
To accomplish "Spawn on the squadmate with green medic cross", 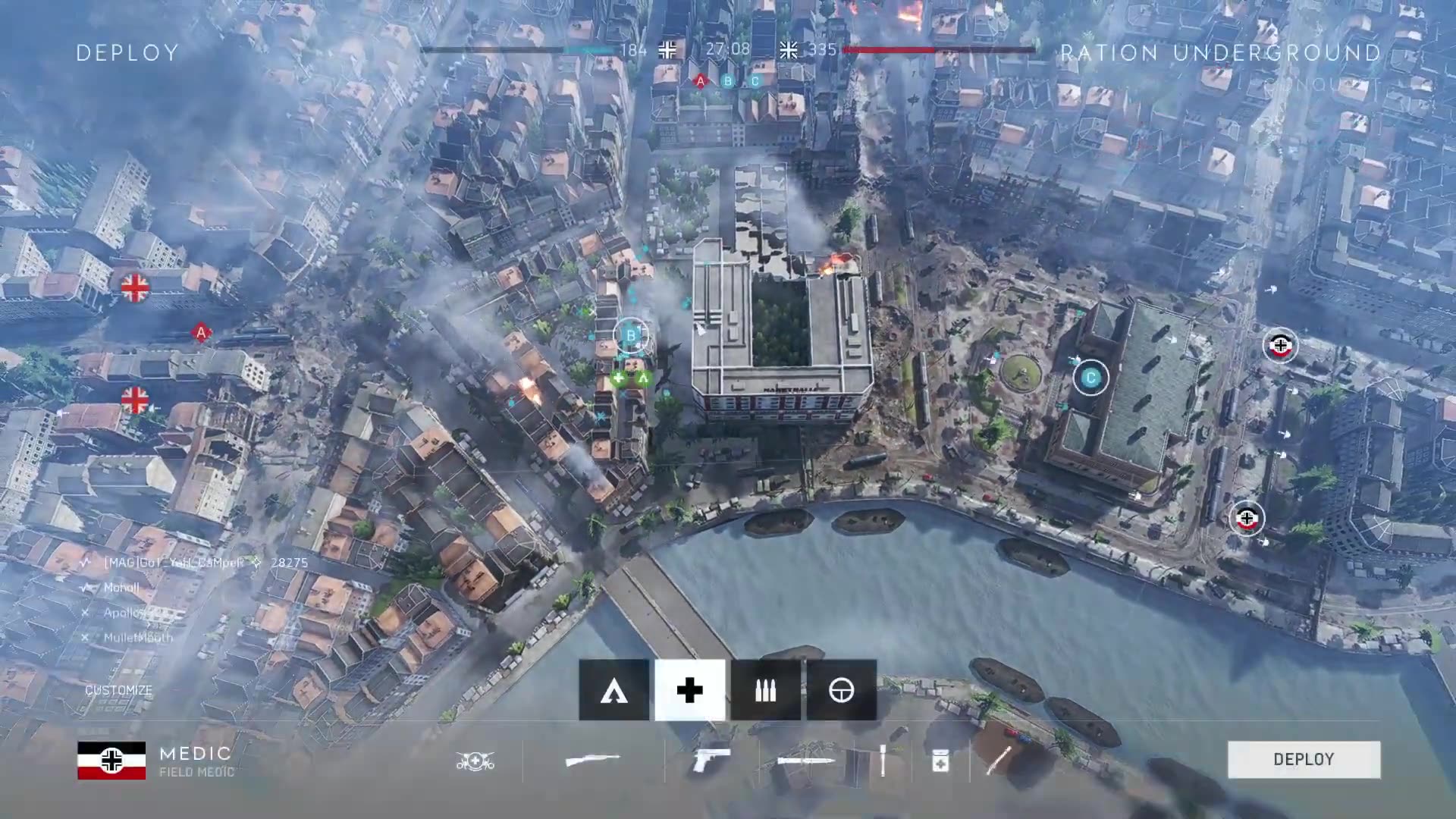I will (x=619, y=378).
